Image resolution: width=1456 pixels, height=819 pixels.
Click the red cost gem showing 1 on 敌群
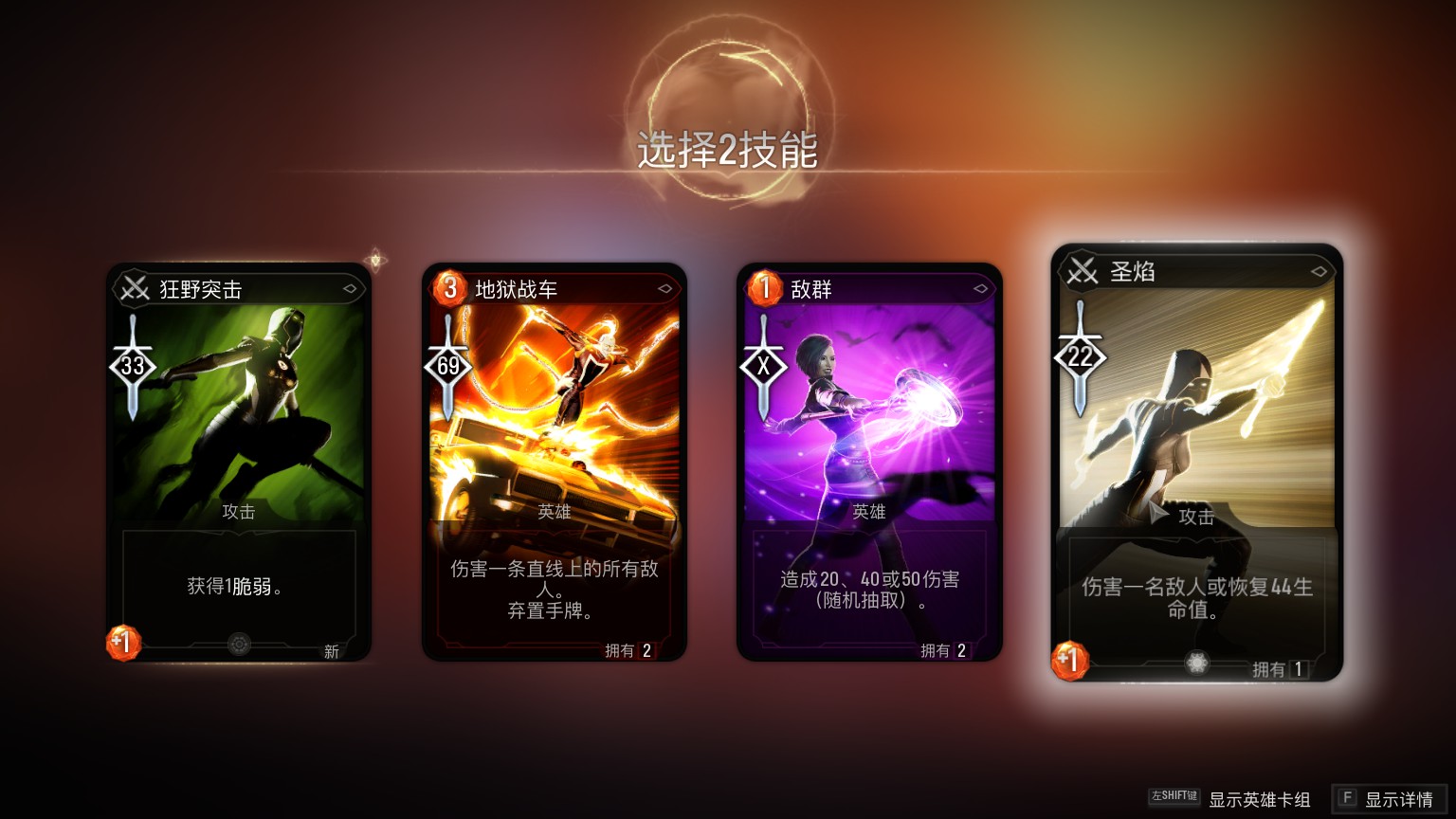tap(763, 289)
